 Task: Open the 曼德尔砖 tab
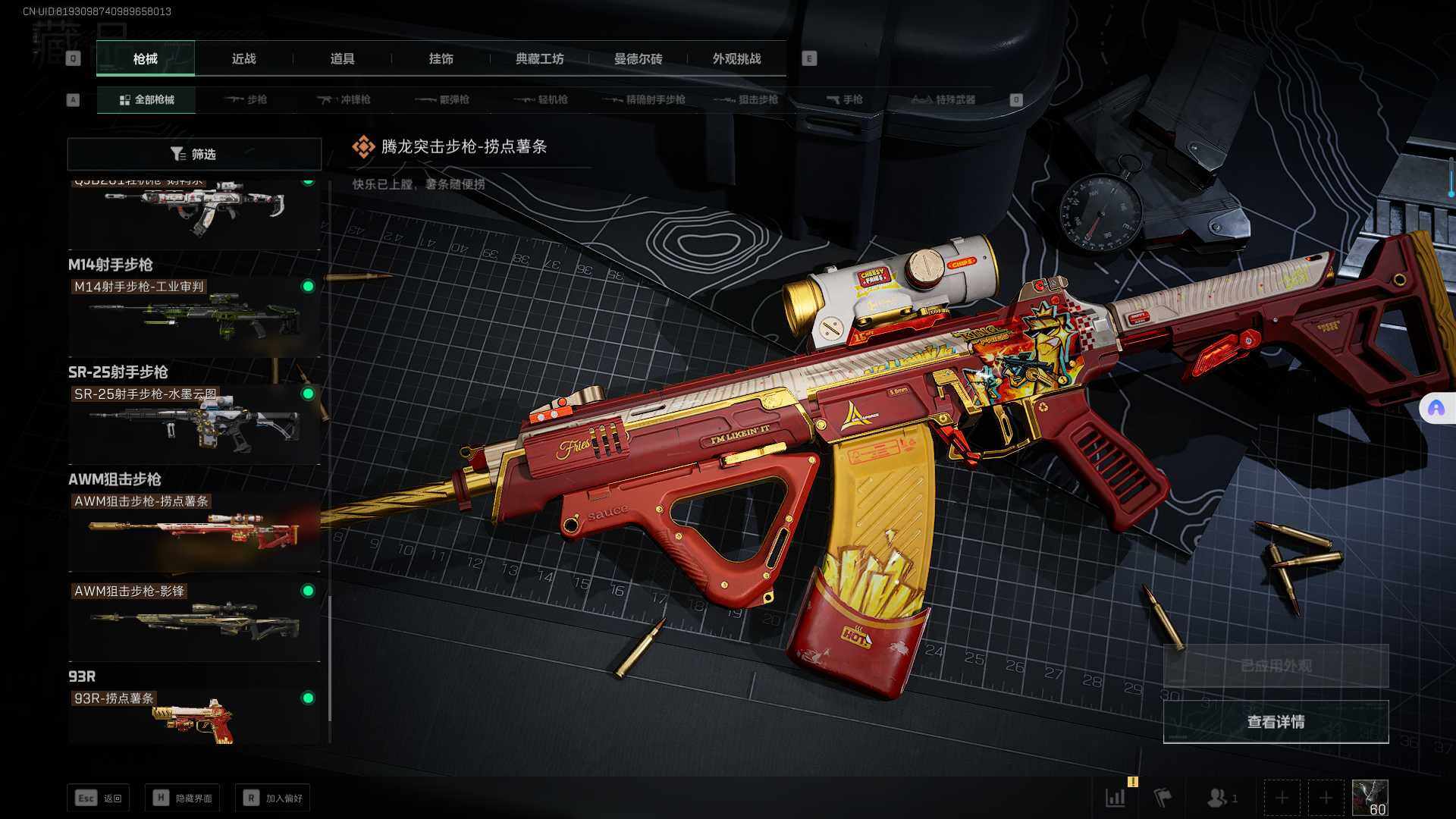pos(638,58)
